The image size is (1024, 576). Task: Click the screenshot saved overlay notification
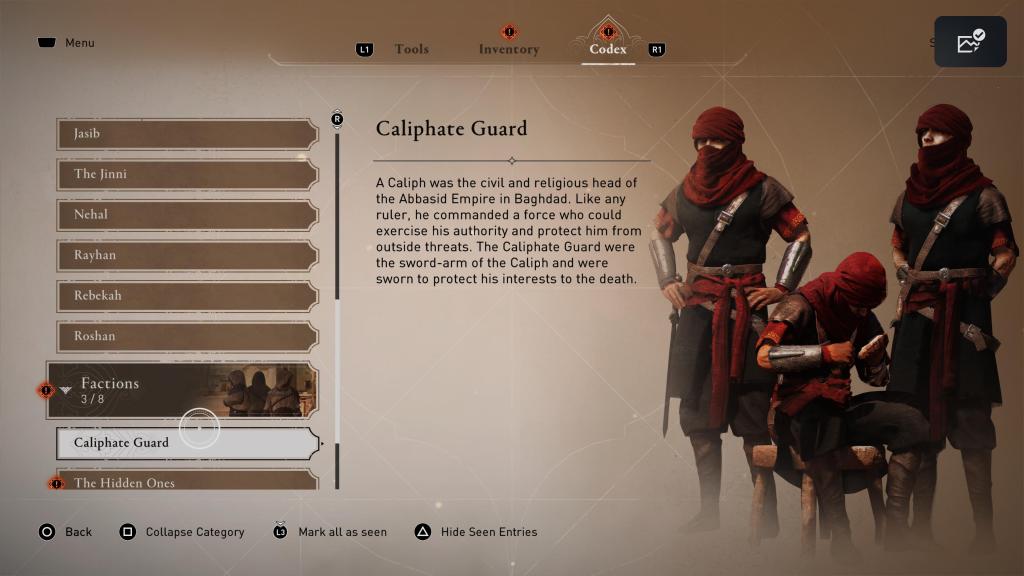[x=970, y=42]
